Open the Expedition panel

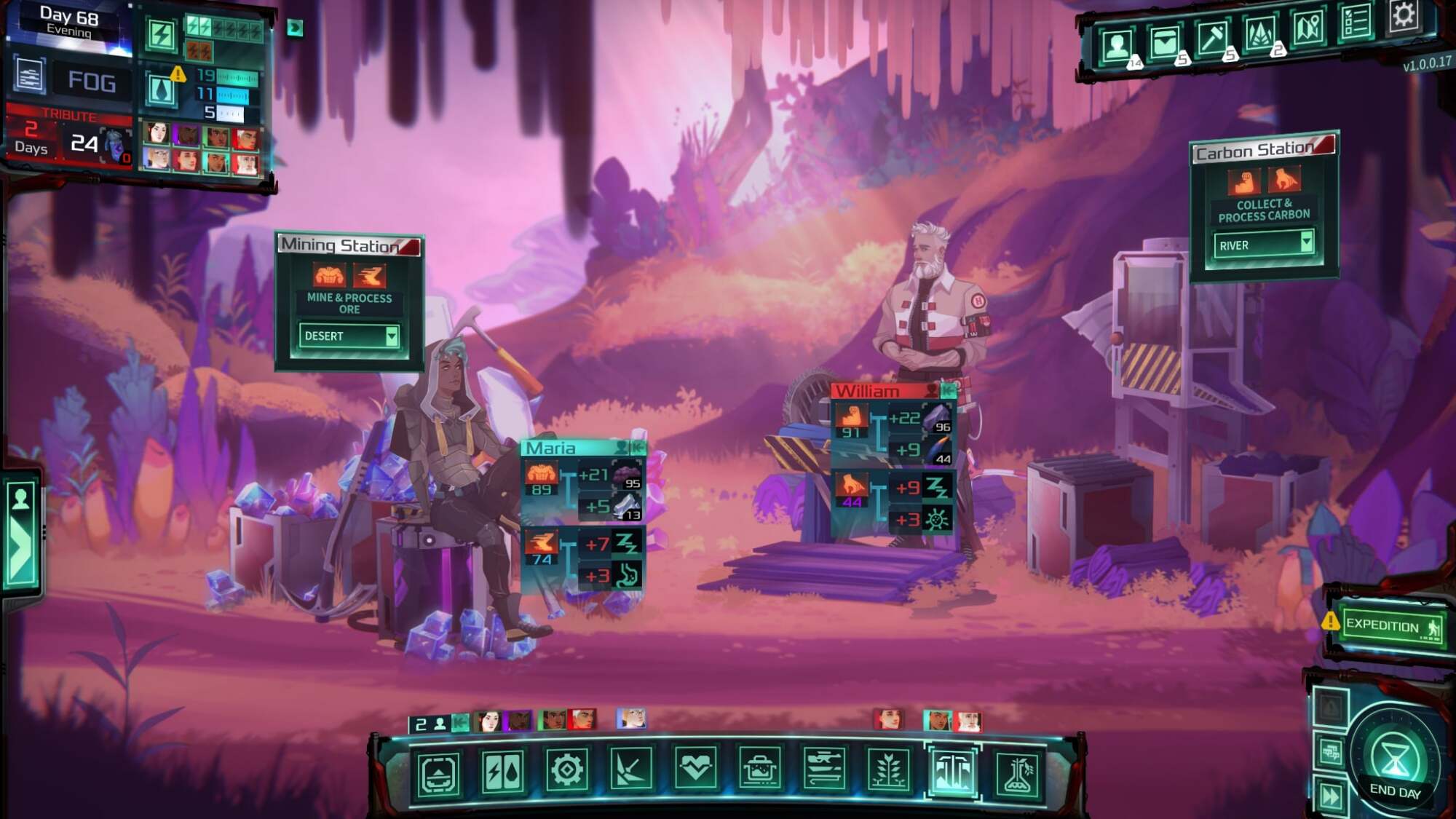1390,626
